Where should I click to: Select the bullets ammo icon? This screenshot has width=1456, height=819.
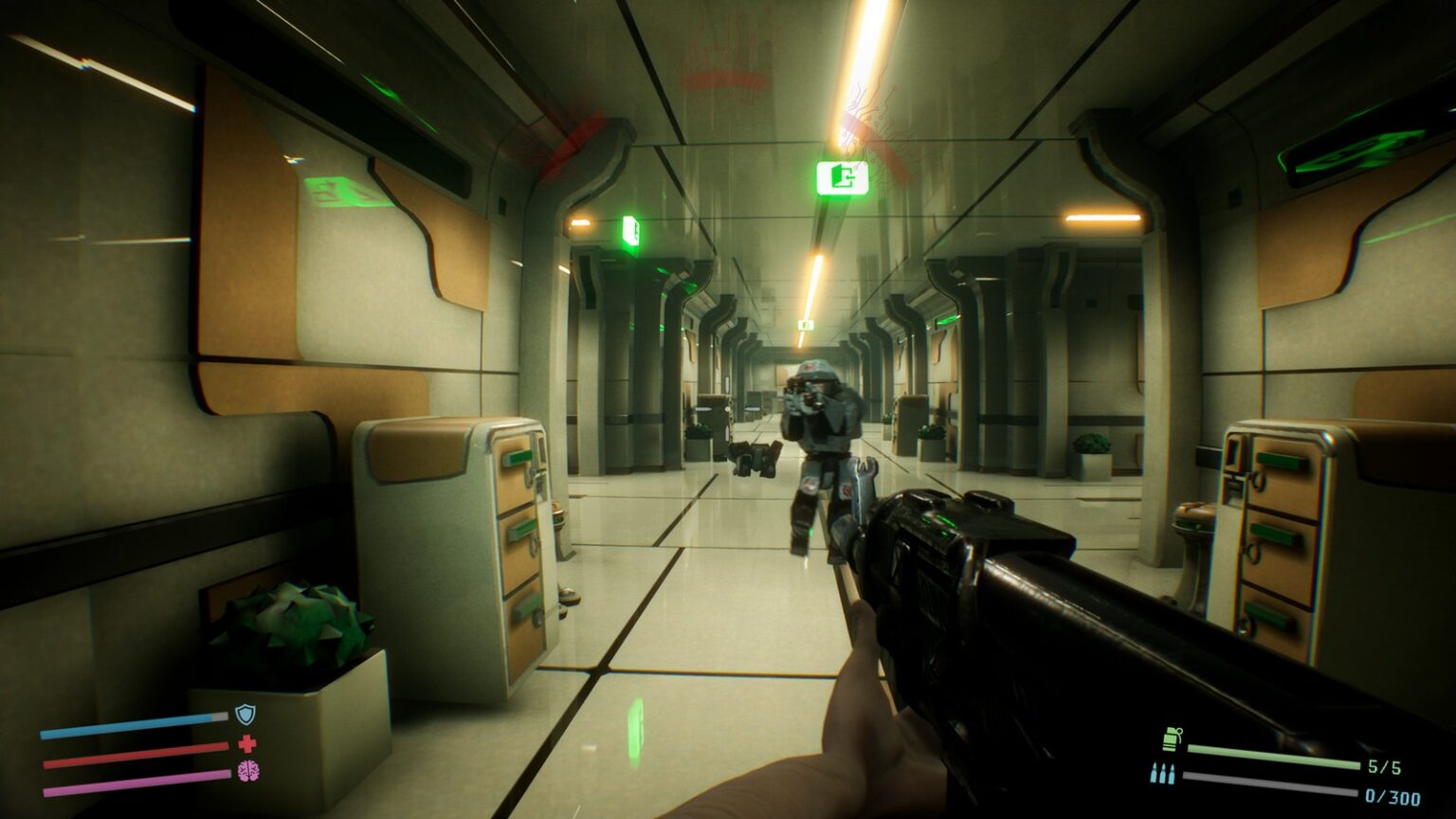pos(1162,773)
